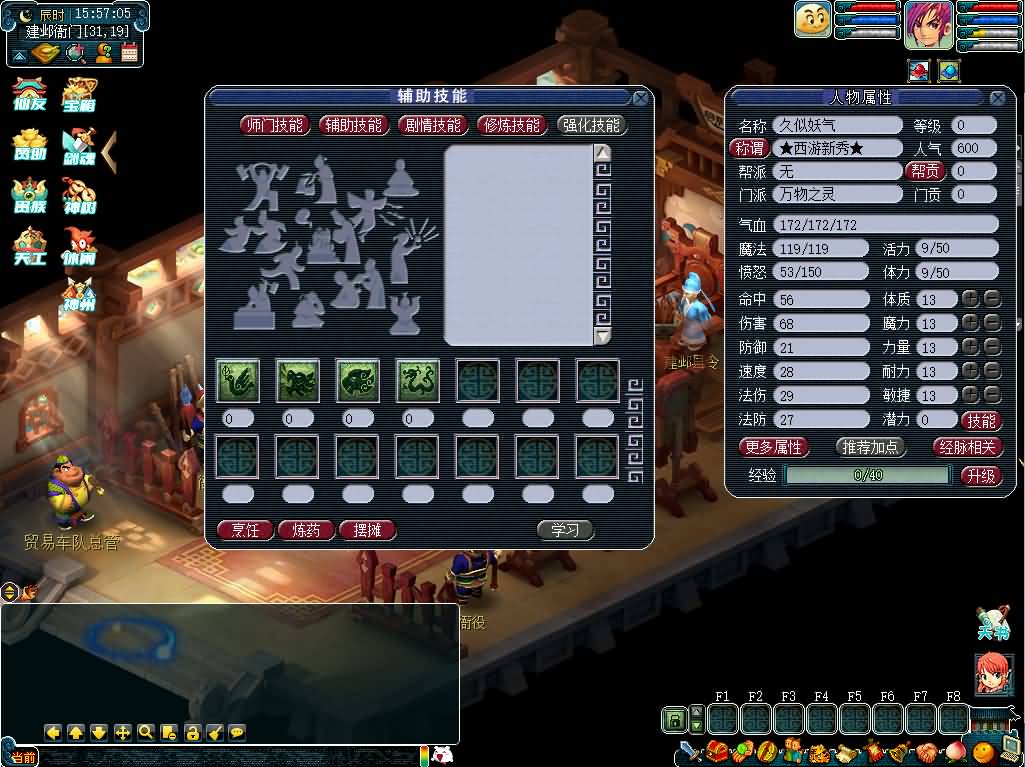Open the 剧情技能 tab
The image size is (1025, 767).
coord(433,125)
